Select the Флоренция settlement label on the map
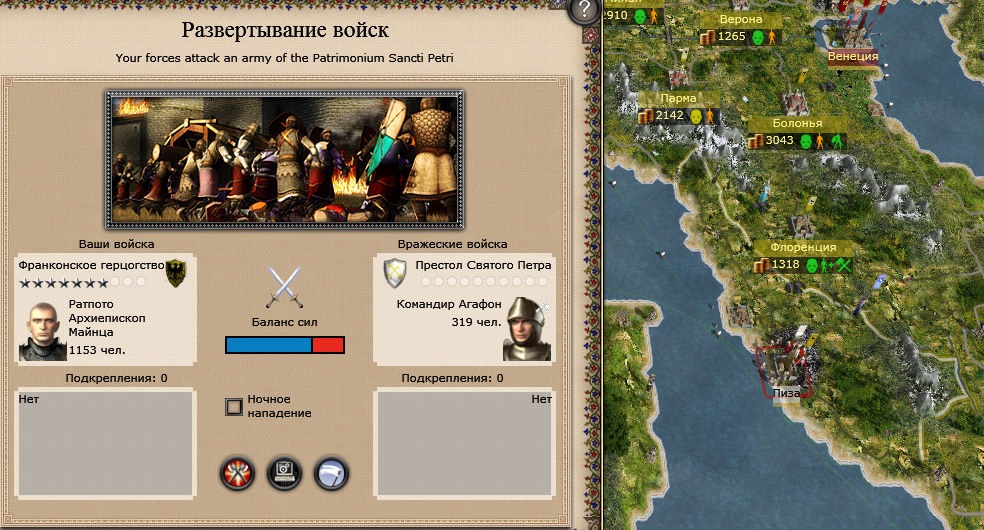Image resolution: width=984 pixels, height=530 pixels. [x=803, y=247]
